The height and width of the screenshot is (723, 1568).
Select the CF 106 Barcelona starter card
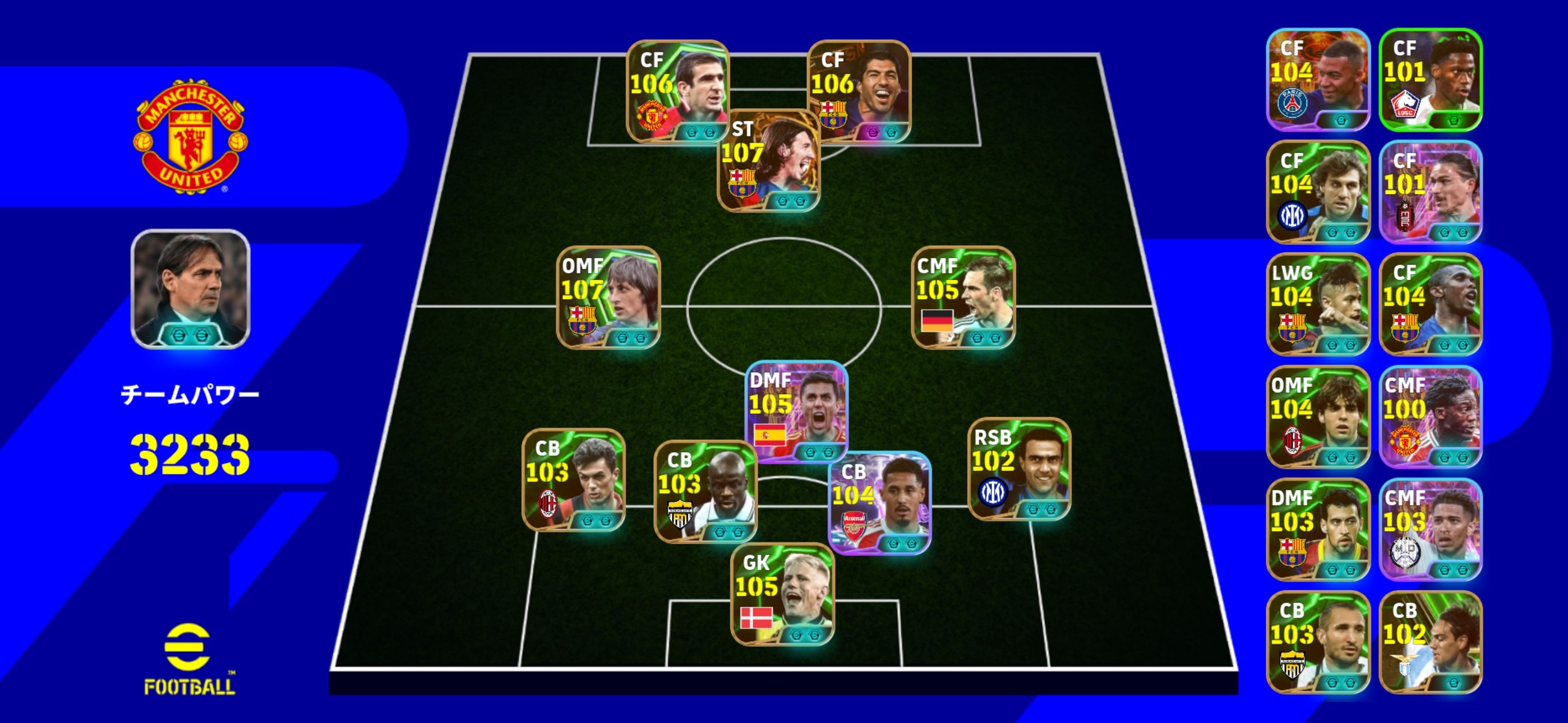coord(858,91)
